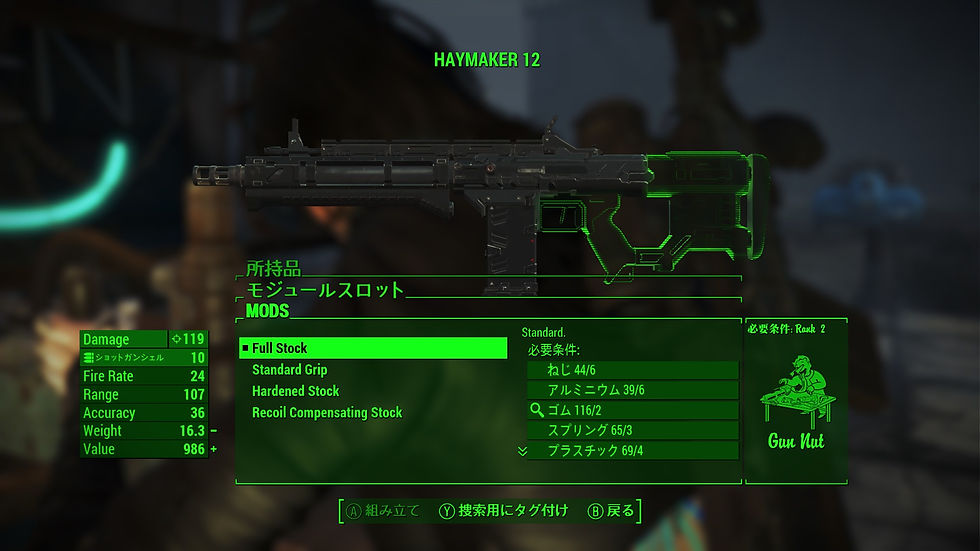Image resolution: width=980 pixels, height=551 pixels.
Task: Select the スプリング 65/3 requirement row
Action: [x=632, y=430]
